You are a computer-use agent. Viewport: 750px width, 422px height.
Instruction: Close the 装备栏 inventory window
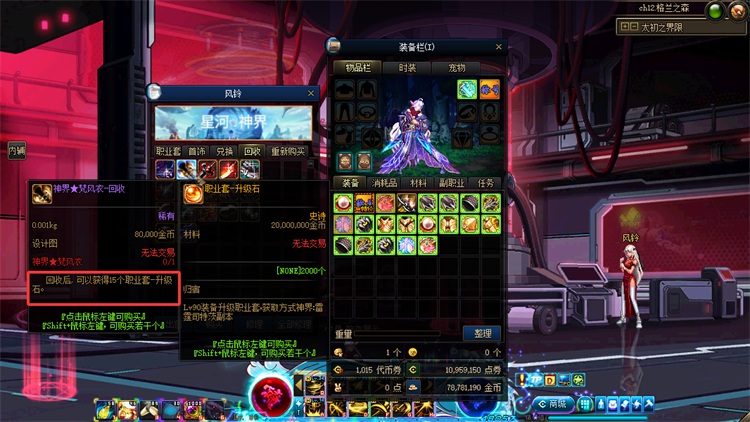pyautogui.click(x=499, y=47)
